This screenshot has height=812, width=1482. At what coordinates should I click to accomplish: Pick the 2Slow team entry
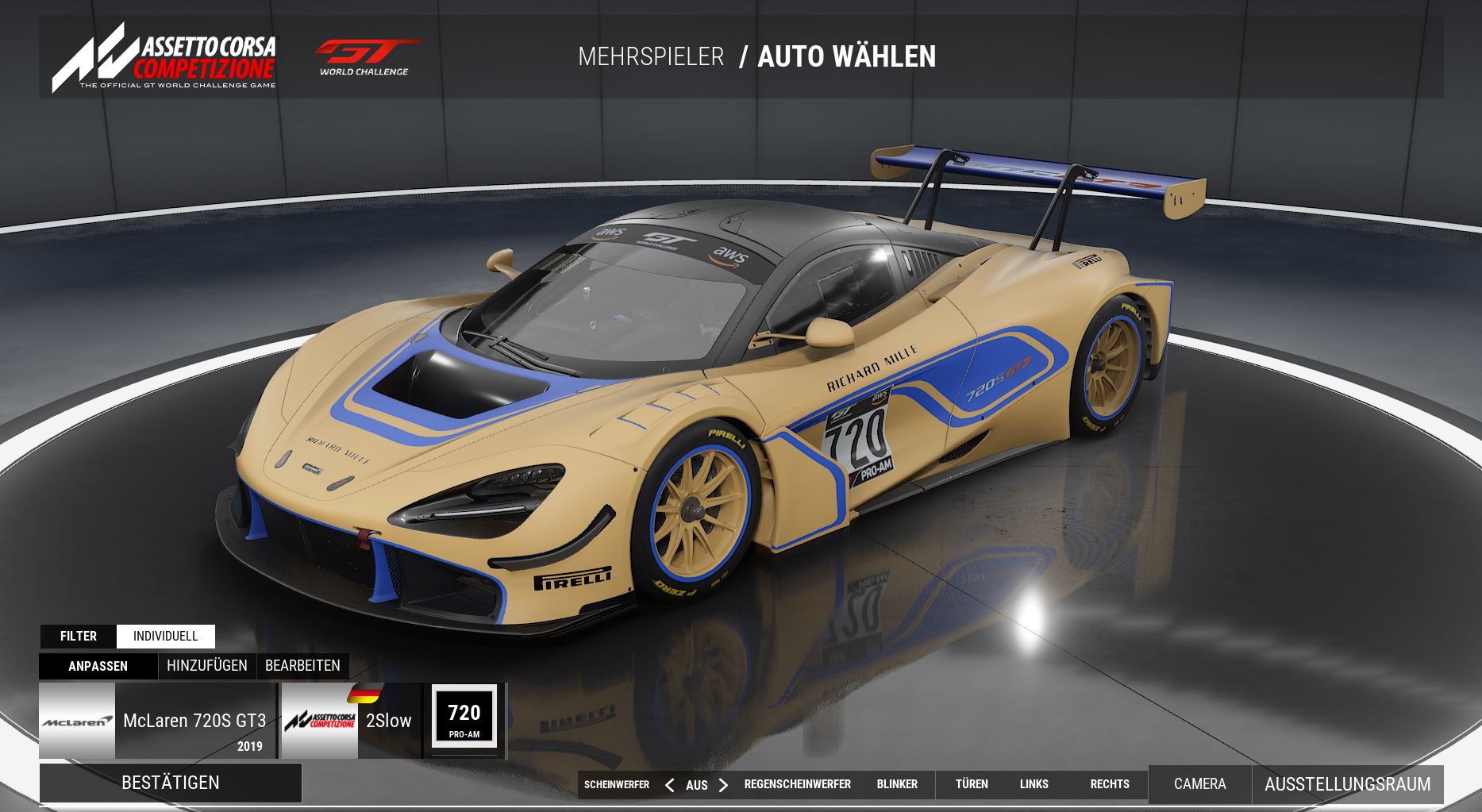point(352,721)
